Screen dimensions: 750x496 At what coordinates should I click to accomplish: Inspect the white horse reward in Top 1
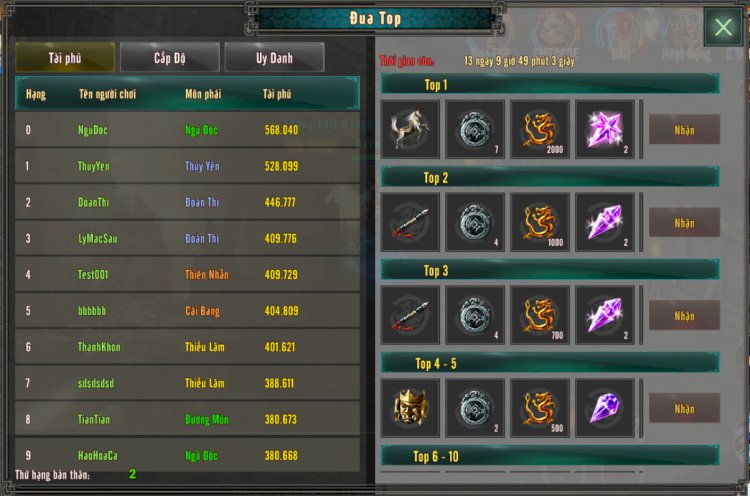click(410, 129)
